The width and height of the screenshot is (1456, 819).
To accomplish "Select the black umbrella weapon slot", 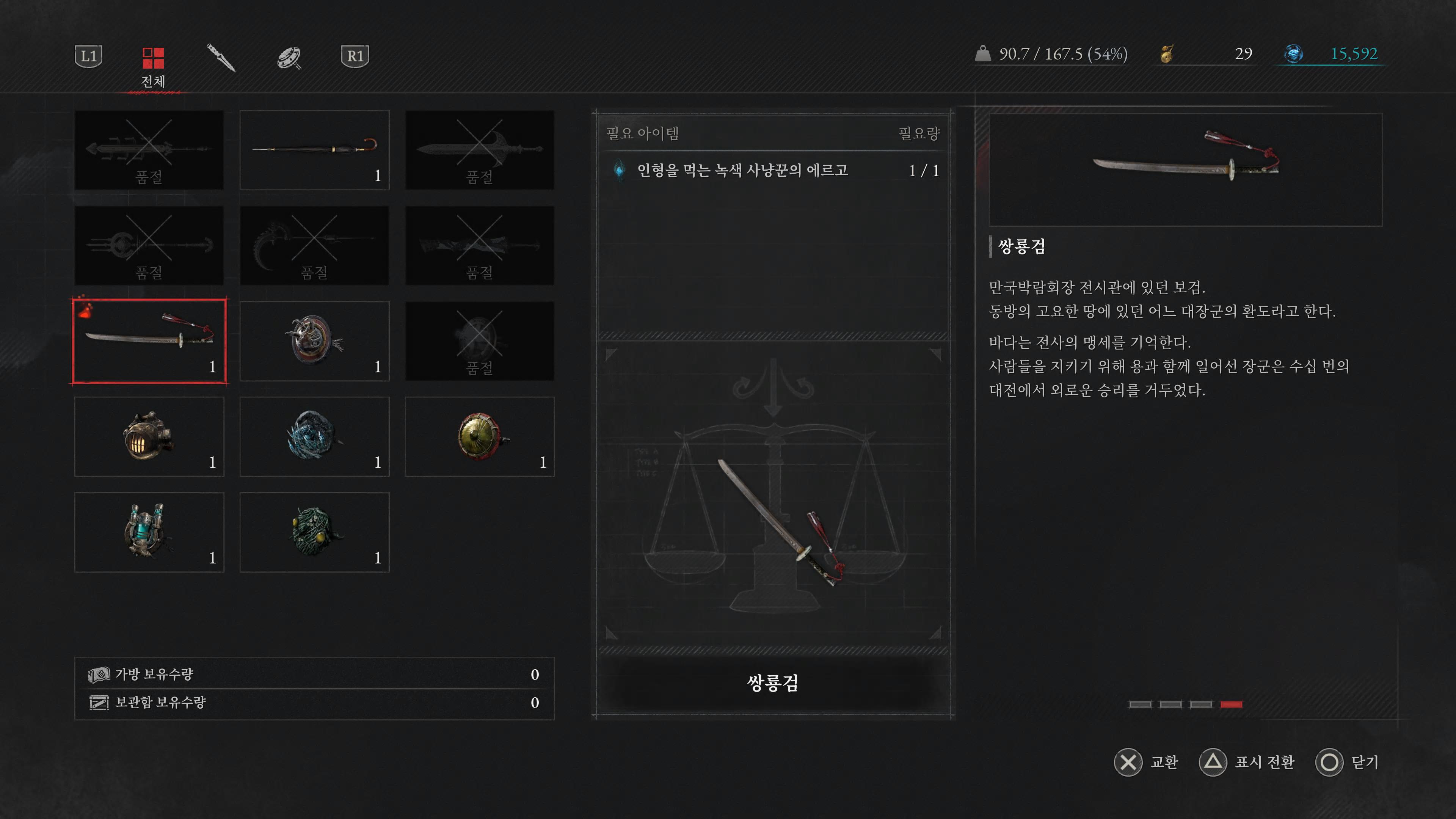I will click(314, 150).
